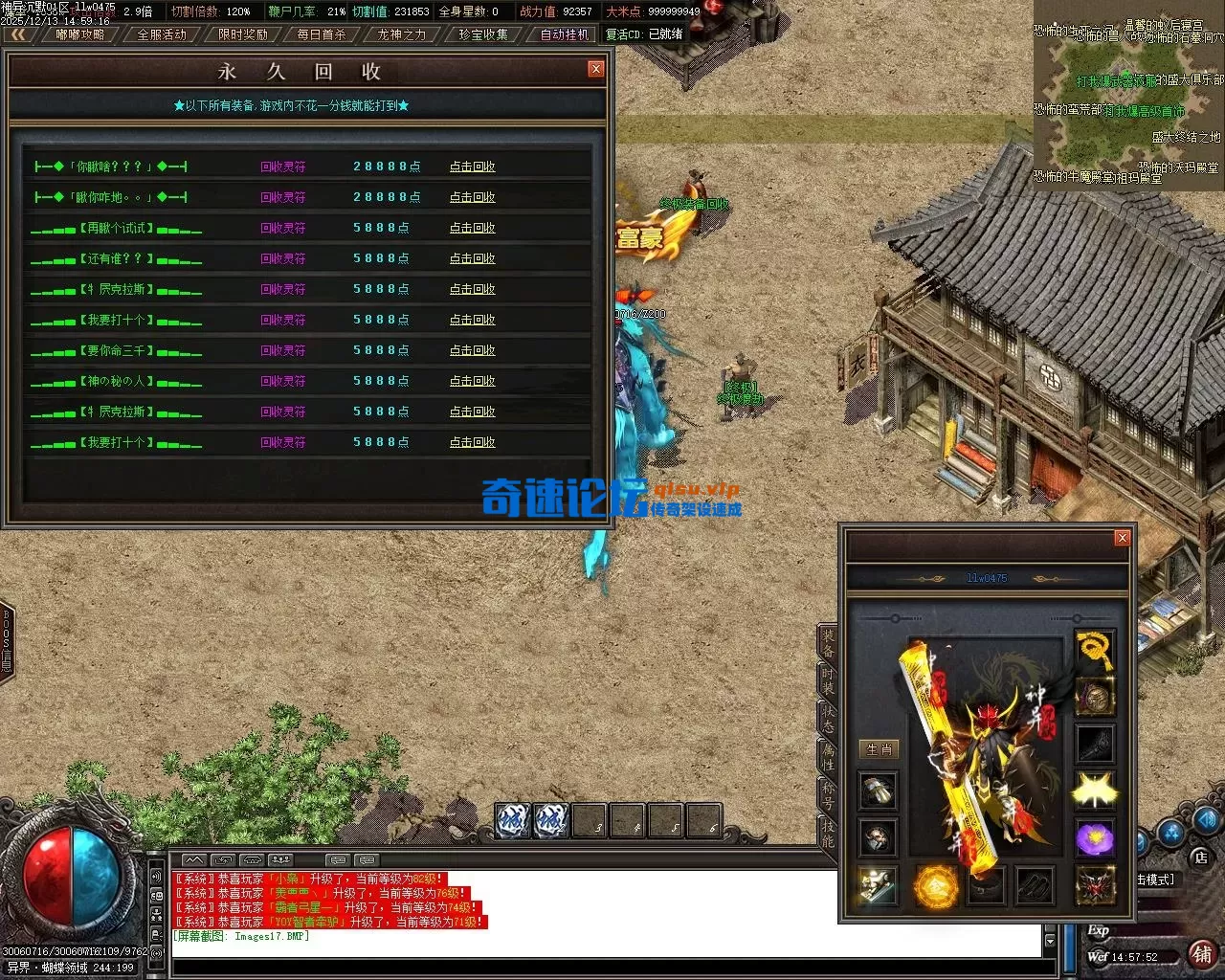Open the shop via the 店 icon
This screenshot has height=980, width=1225.
tap(1200, 857)
